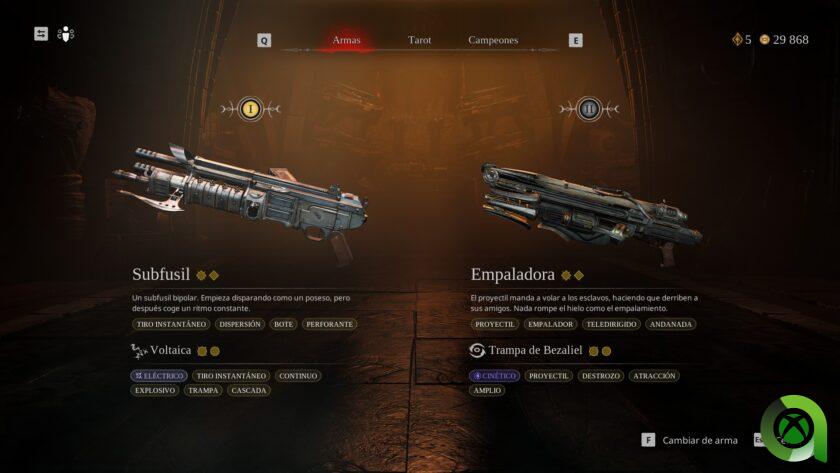Select weapon slot II badge
The image size is (840, 473).
[x=589, y=109]
